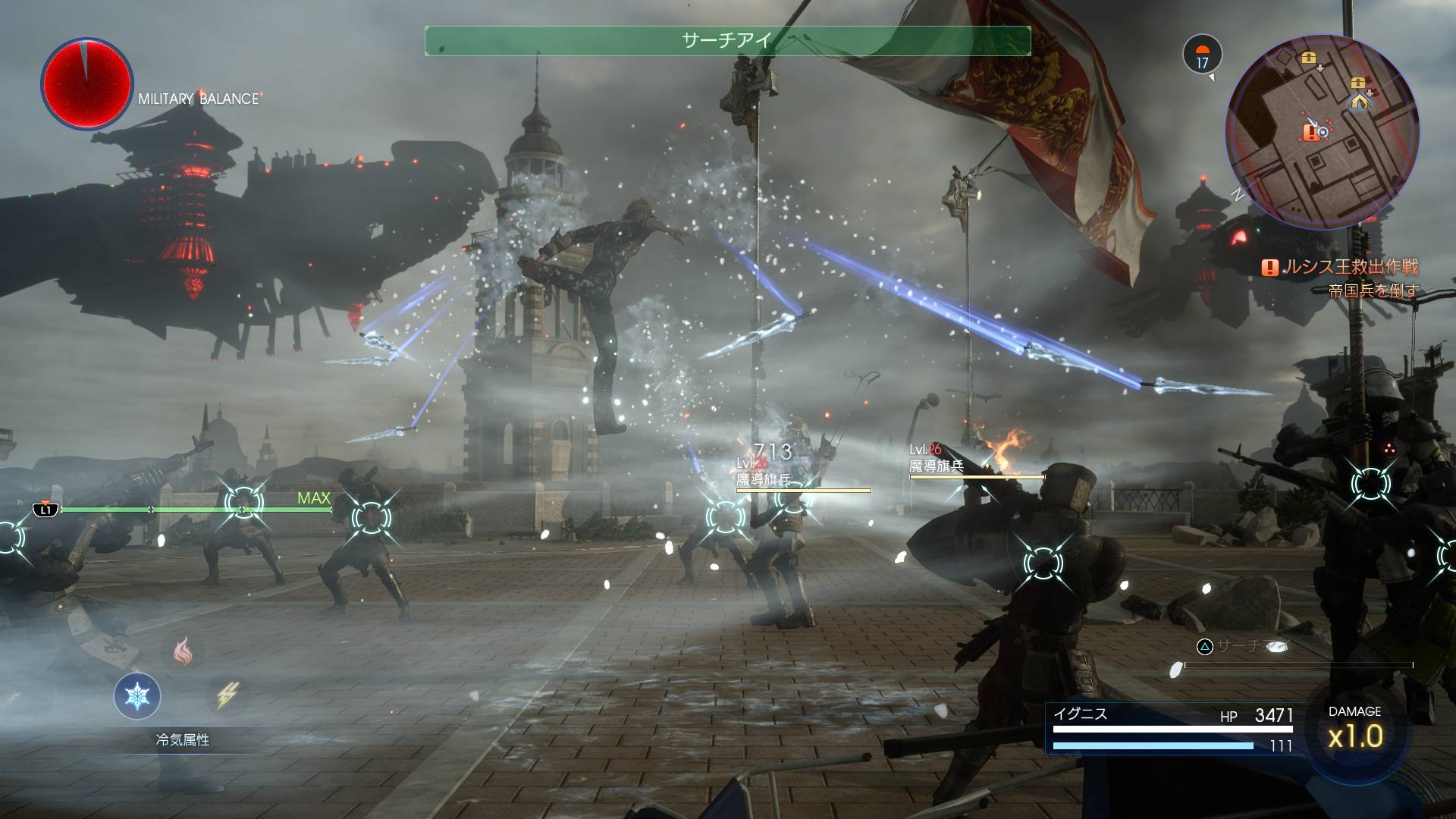Click the red quest marker on minimap
The image size is (1456, 819).
1310,133
